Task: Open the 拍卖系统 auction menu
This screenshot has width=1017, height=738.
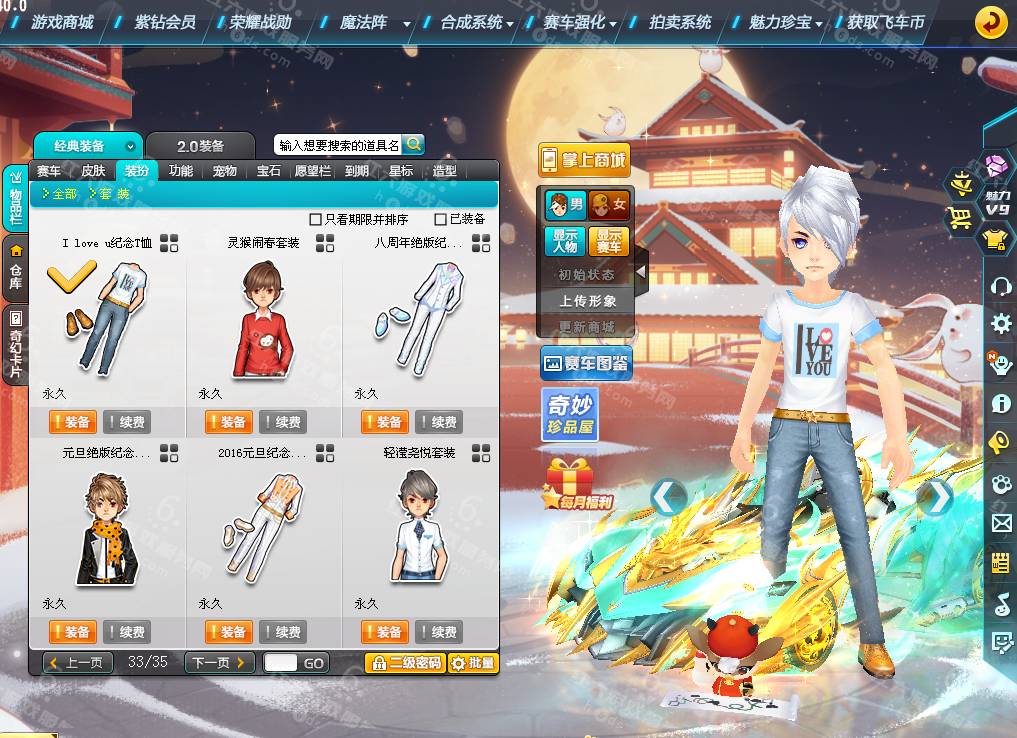Action: click(x=680, y=21)
